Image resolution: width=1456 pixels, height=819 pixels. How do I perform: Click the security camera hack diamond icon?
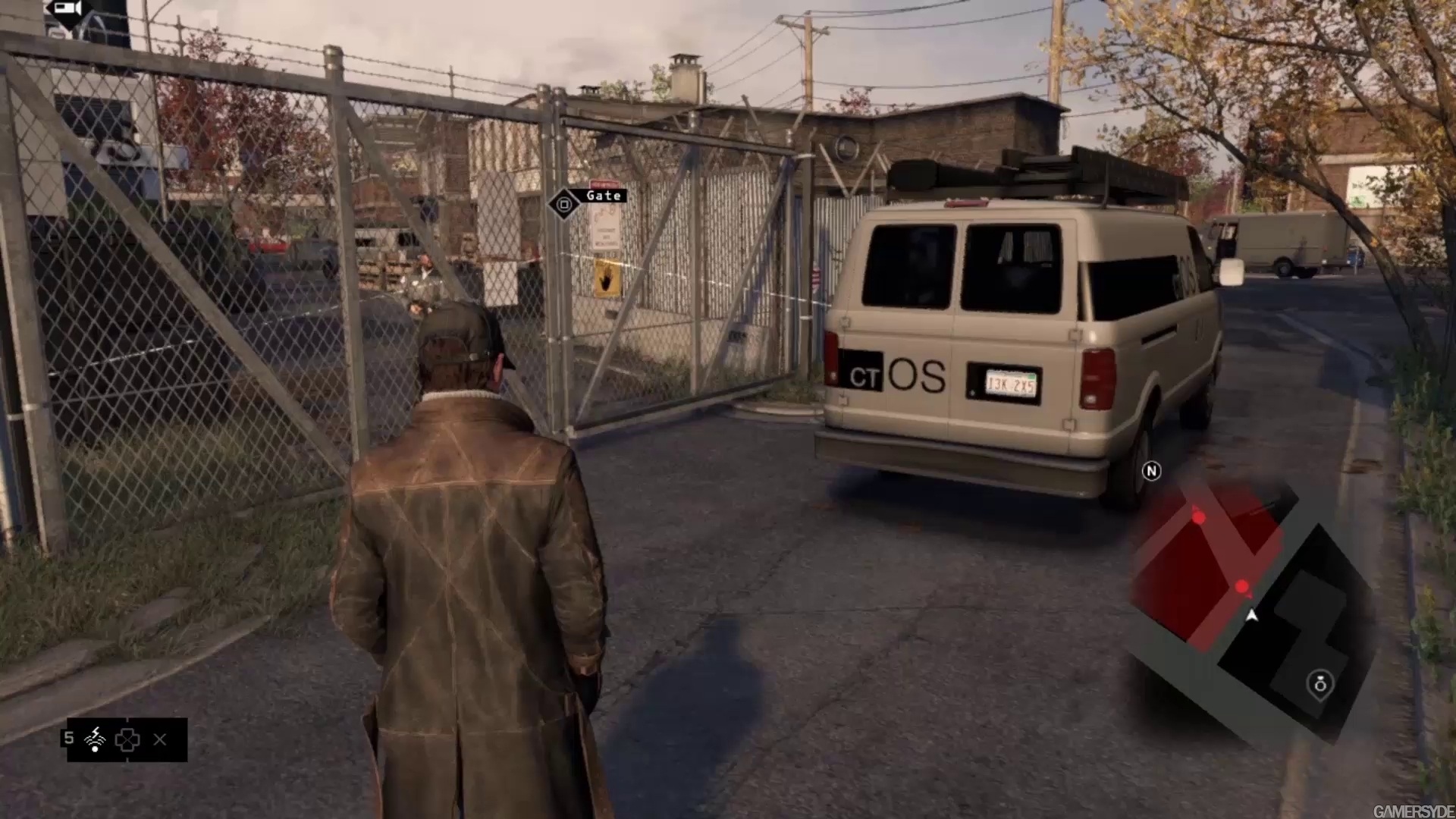[x=68, y=11]
